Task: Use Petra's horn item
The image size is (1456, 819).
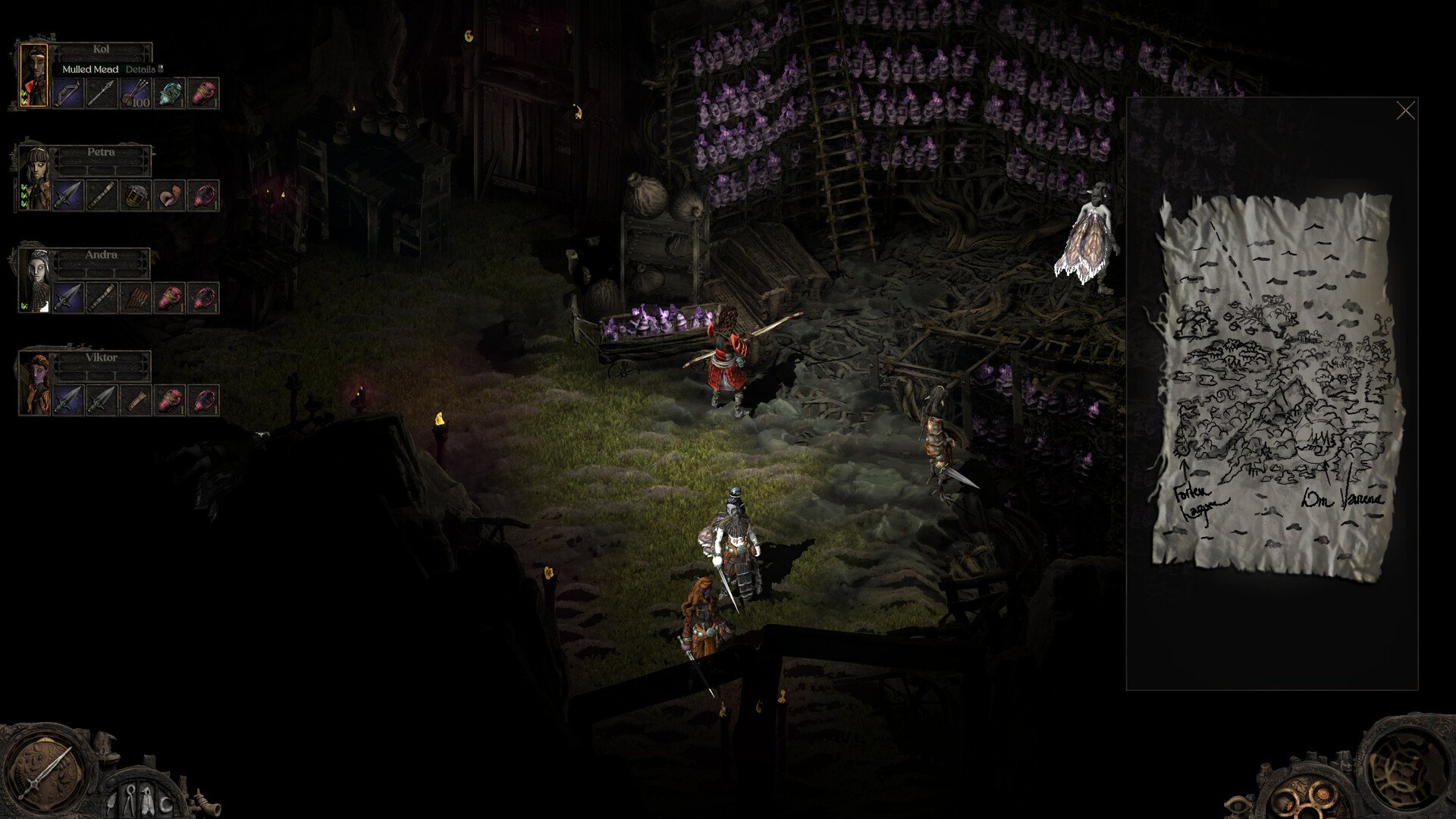Action: point(169,196)
